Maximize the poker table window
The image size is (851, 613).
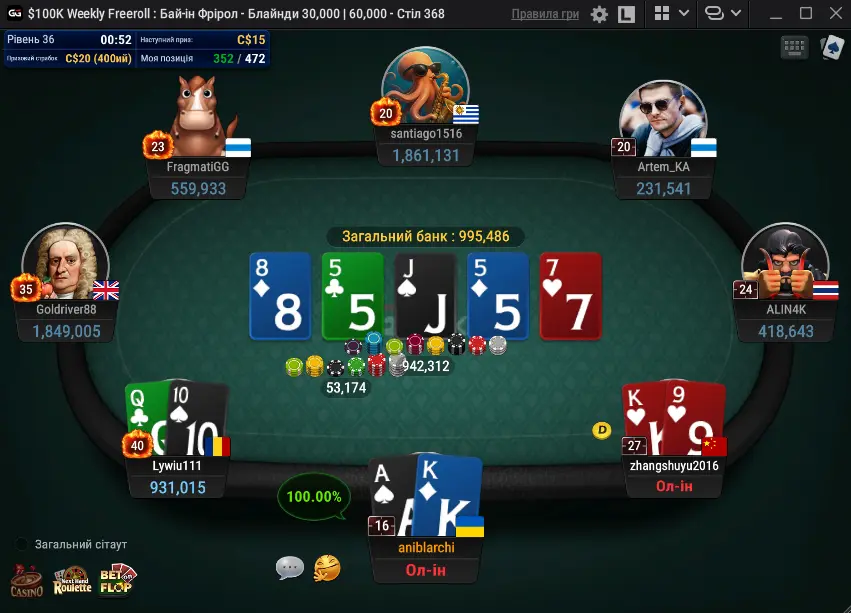pyautogui.click(x=806, y=14)
